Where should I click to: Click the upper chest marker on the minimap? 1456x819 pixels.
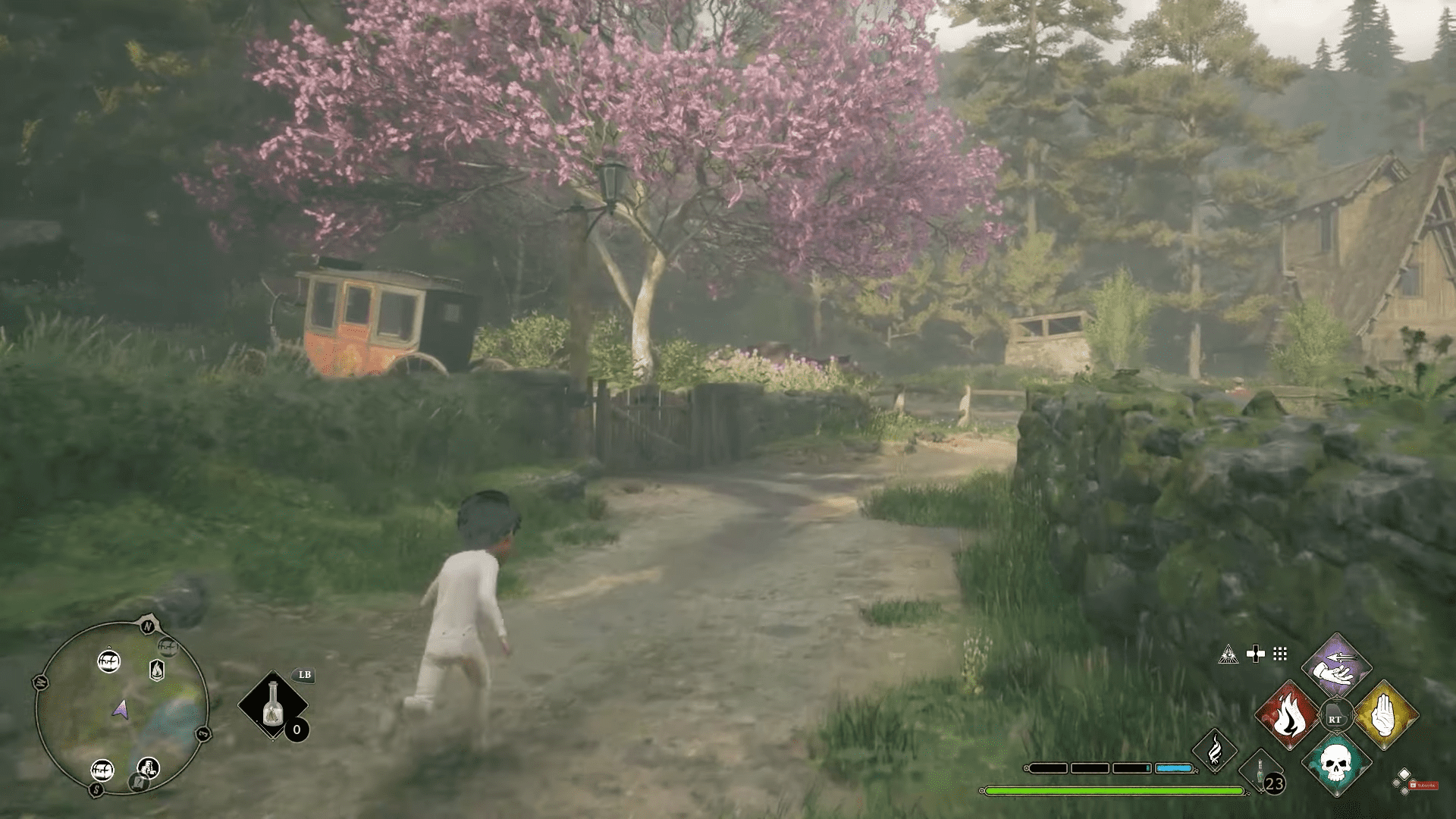coord(108,662)
